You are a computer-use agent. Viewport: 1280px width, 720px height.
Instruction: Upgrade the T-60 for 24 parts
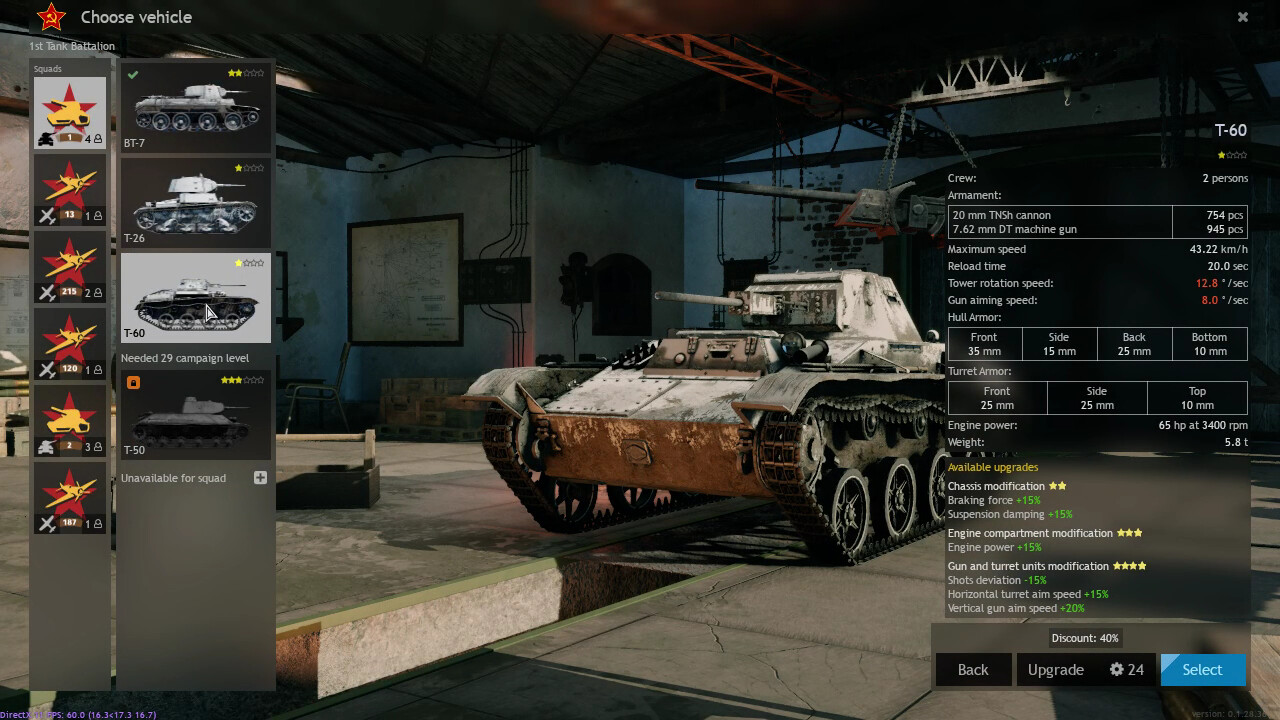(x=1085, y=670)
